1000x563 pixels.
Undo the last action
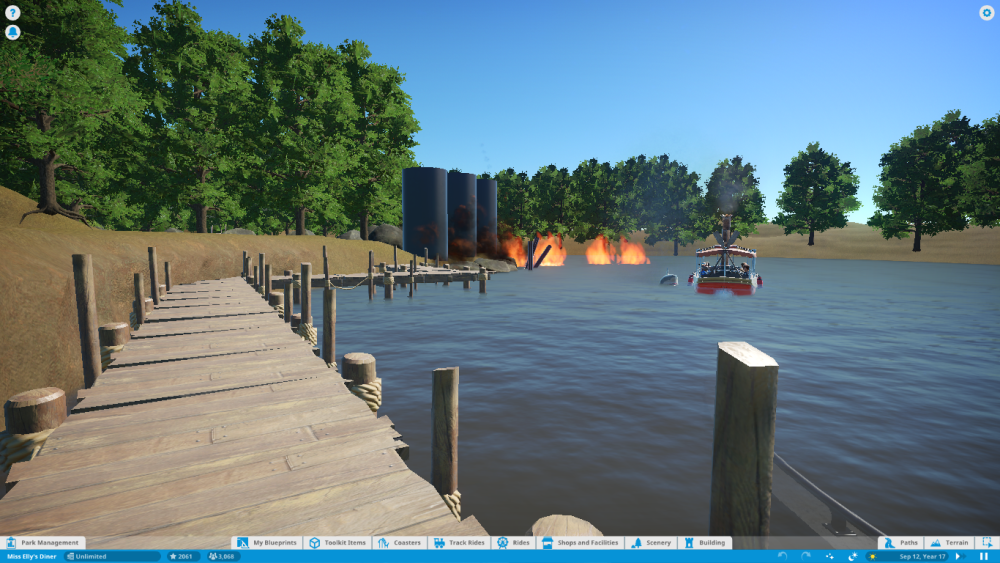[781, 556]
